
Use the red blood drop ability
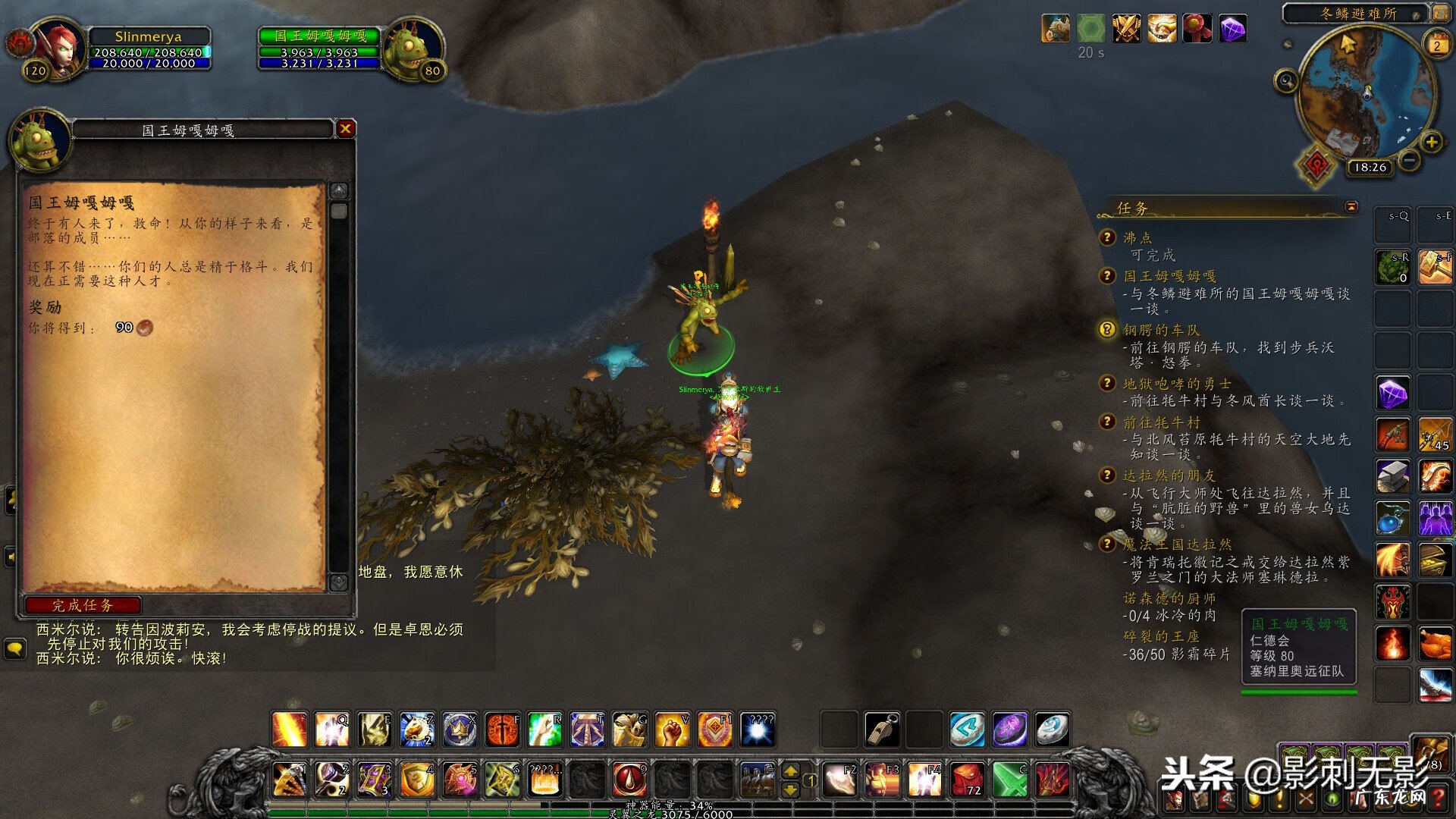[x=629, y=779]
